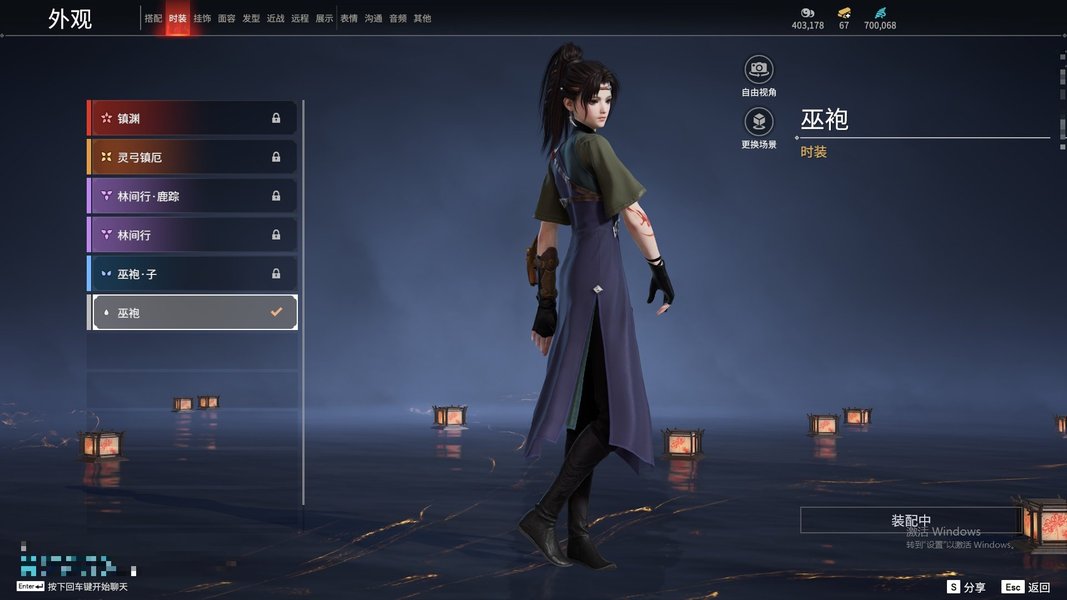Select the 林间行 outfit entry
The width and height of the screenshot is (1067, 600).
click(193, 235)
